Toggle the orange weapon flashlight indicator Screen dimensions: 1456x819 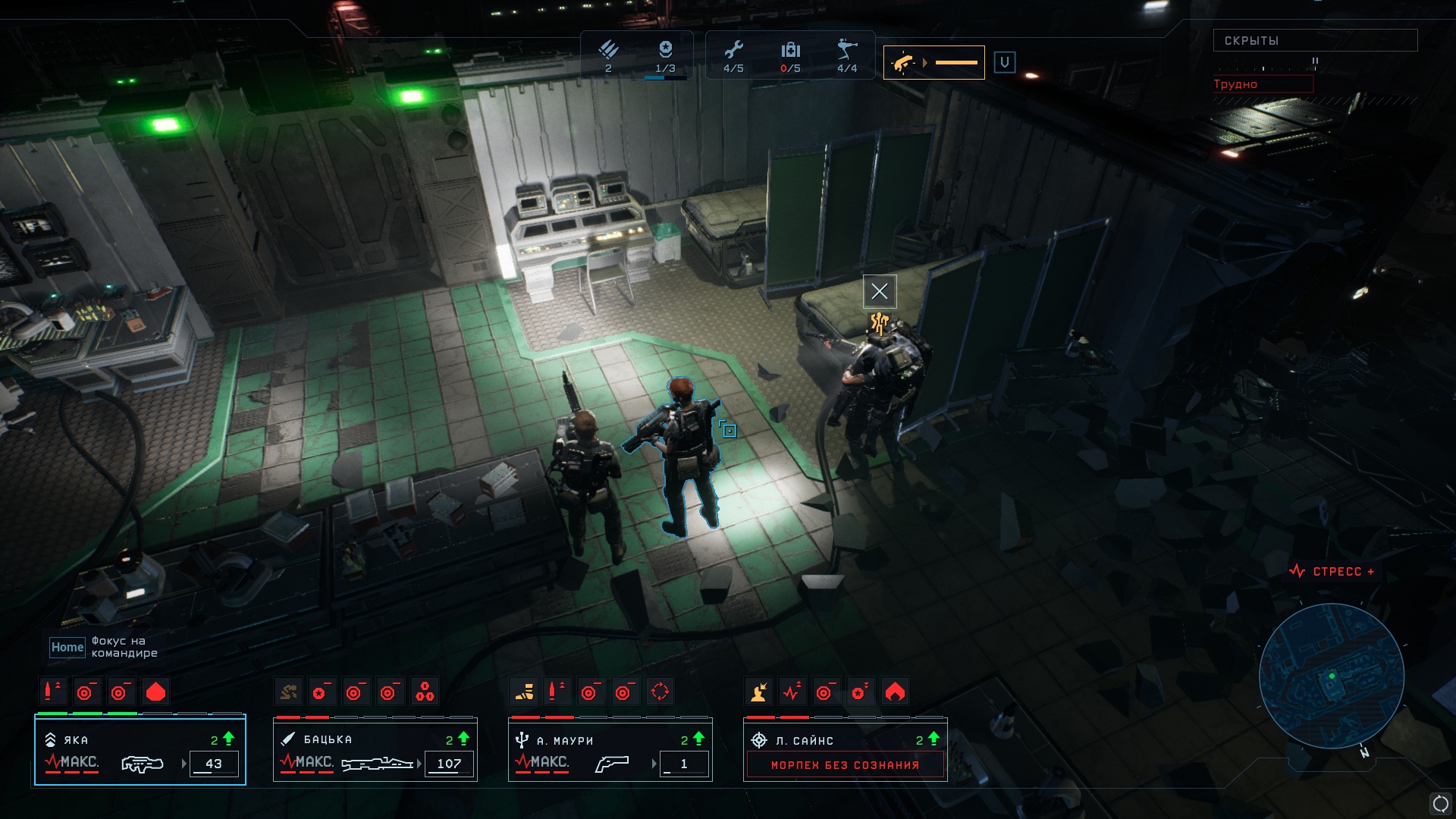pos(934,63)
